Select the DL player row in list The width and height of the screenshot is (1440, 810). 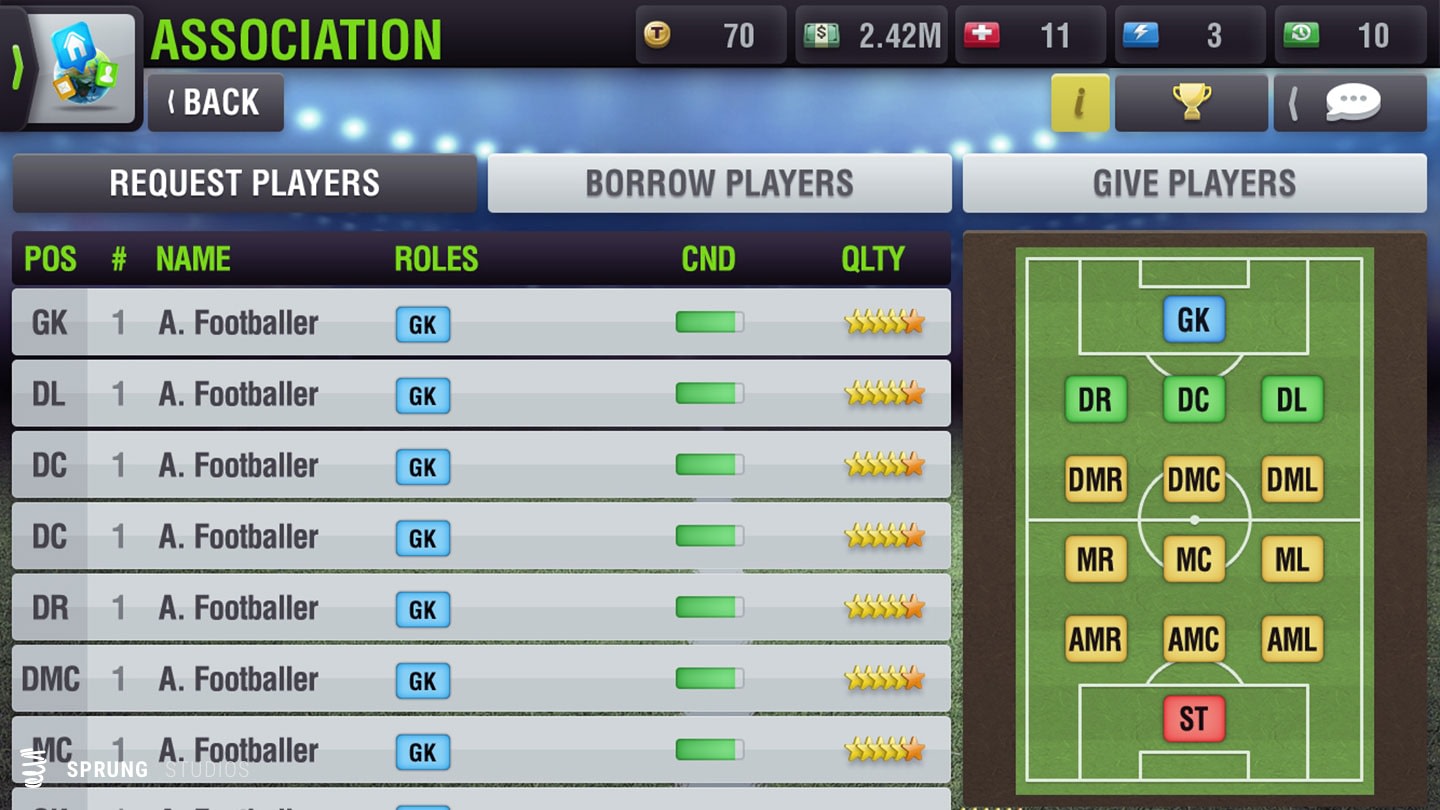480,394
